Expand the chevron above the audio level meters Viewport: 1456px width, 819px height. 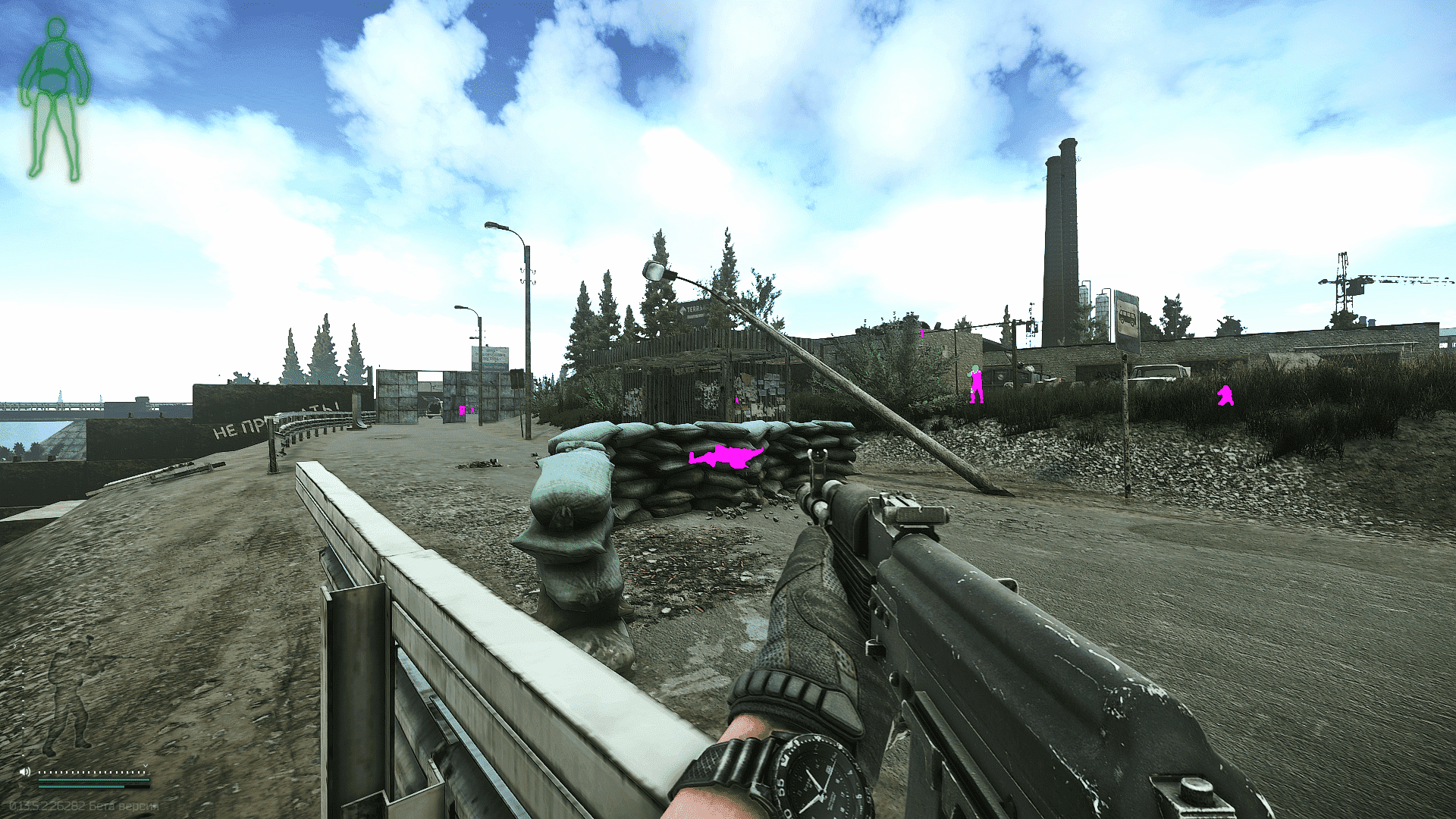pyautogui.click(x=145, y=765)
